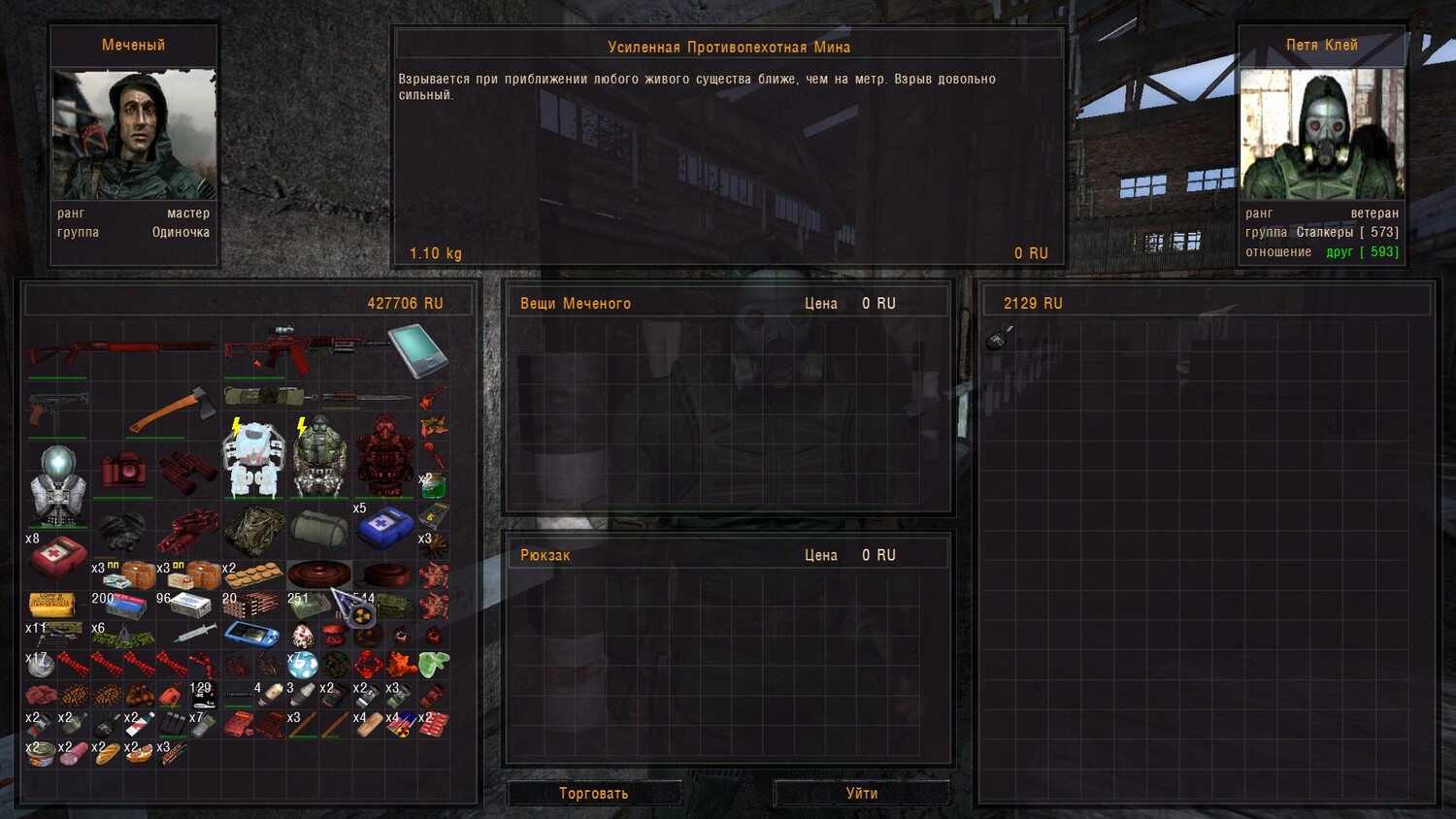The height and width of the screenshot is (819, 1456).
Task: Choose the bread loaf stack
Action: point(107,754)
